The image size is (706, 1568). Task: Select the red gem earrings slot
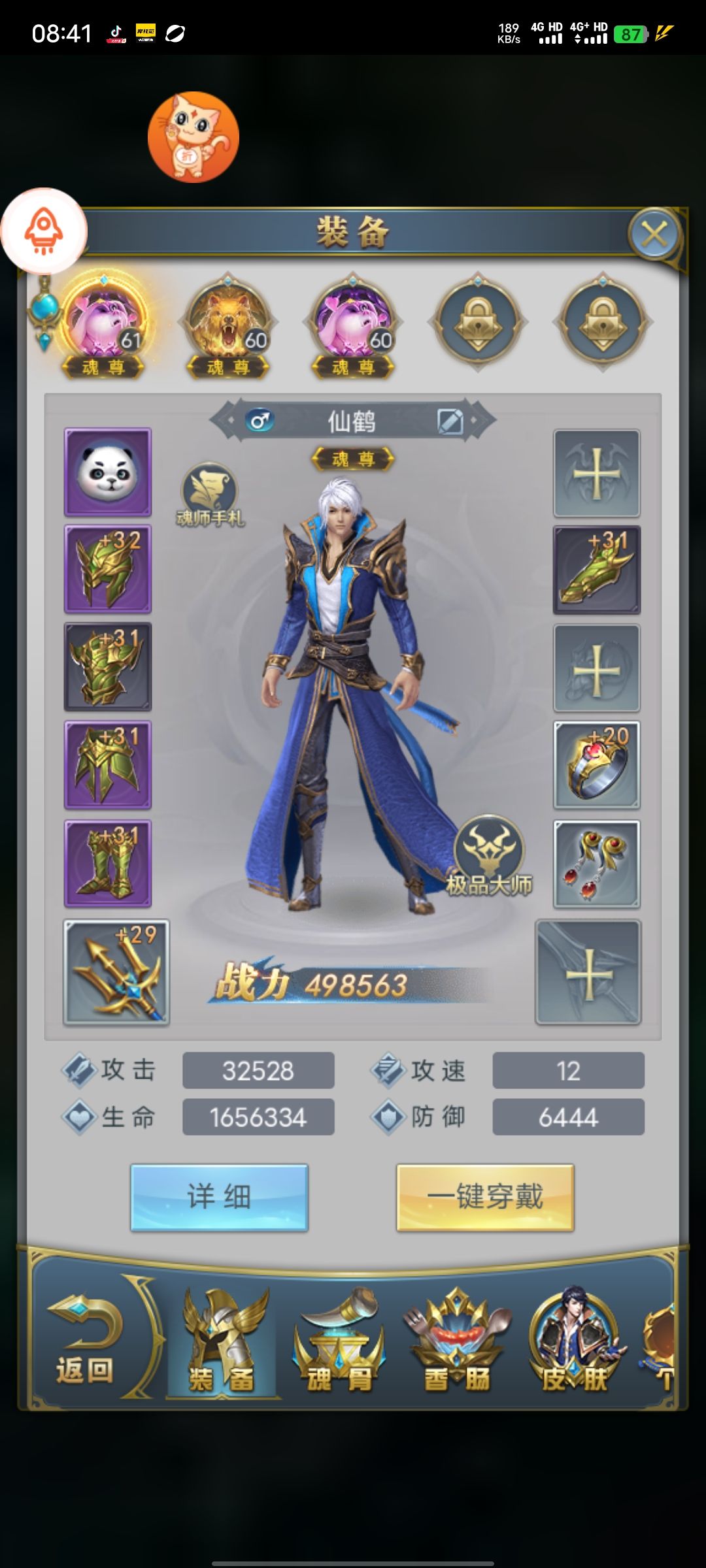tap(596, 864)
